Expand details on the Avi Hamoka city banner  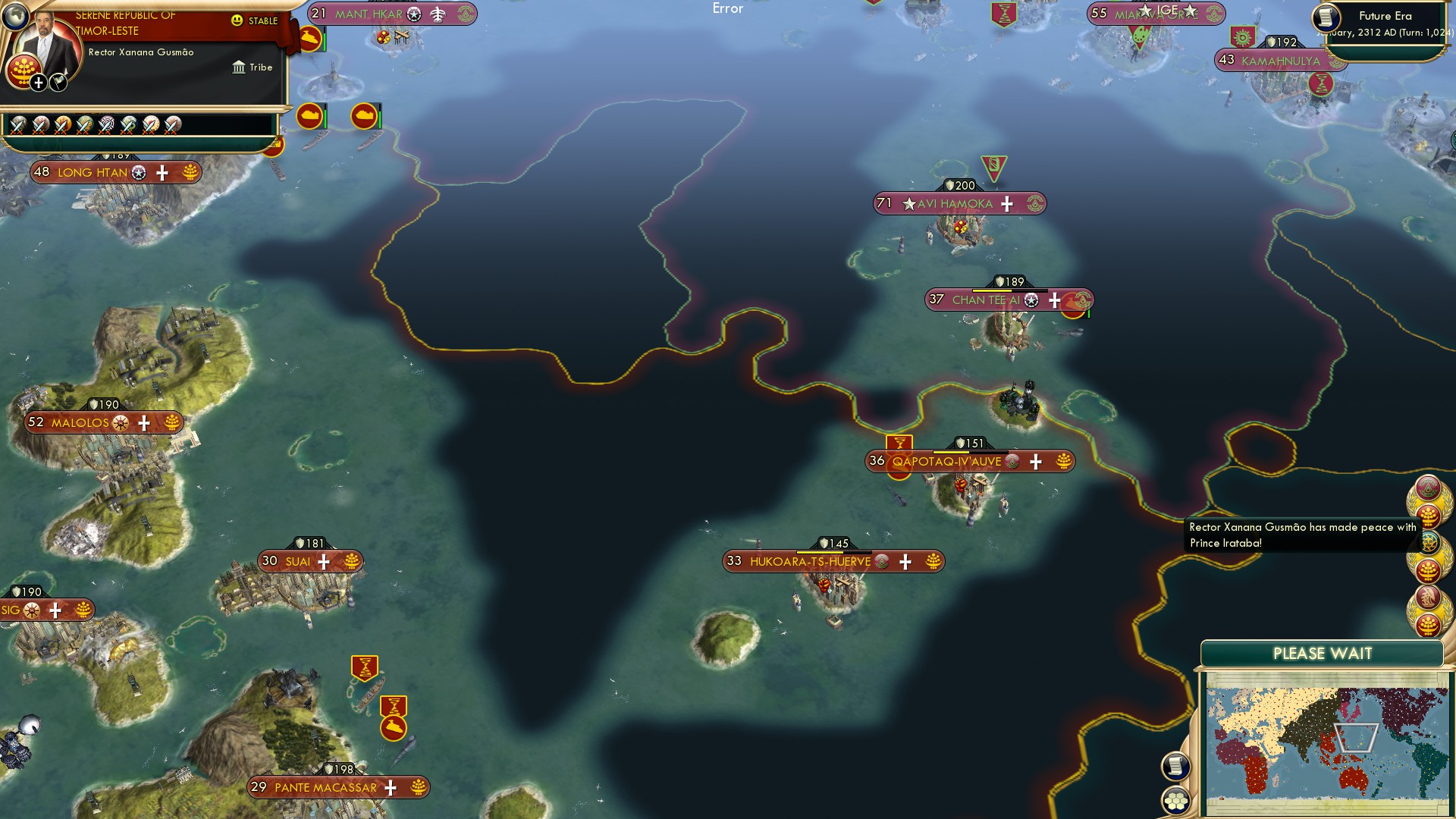(1007, 203)
